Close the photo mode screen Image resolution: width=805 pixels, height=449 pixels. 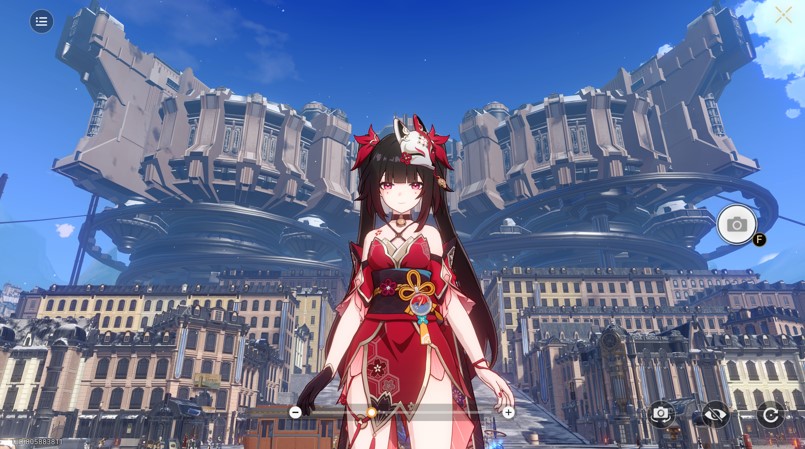point(783,14)
